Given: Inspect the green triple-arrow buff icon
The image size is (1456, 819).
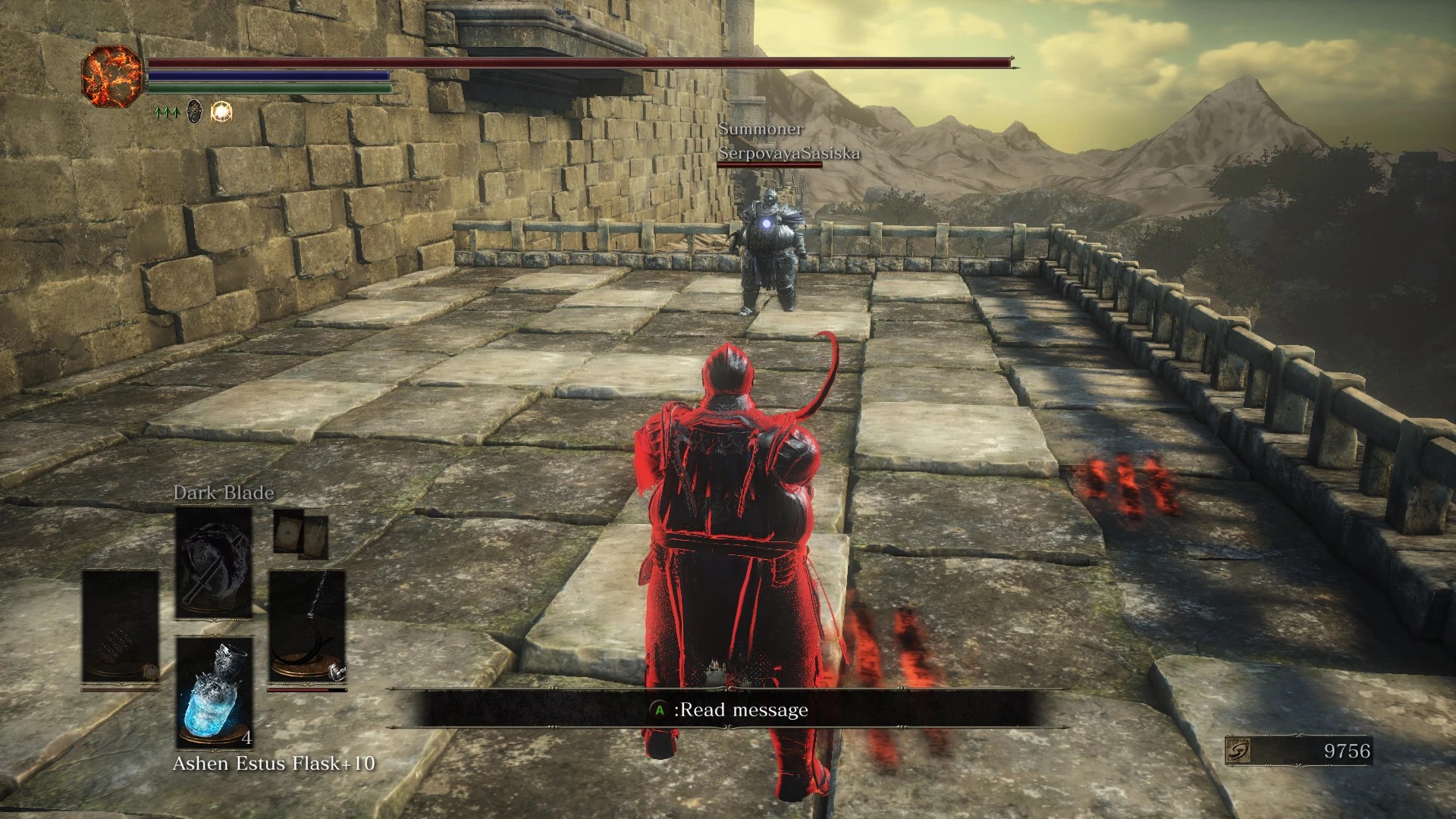Looking at the screenshot, I should (166, 112).
